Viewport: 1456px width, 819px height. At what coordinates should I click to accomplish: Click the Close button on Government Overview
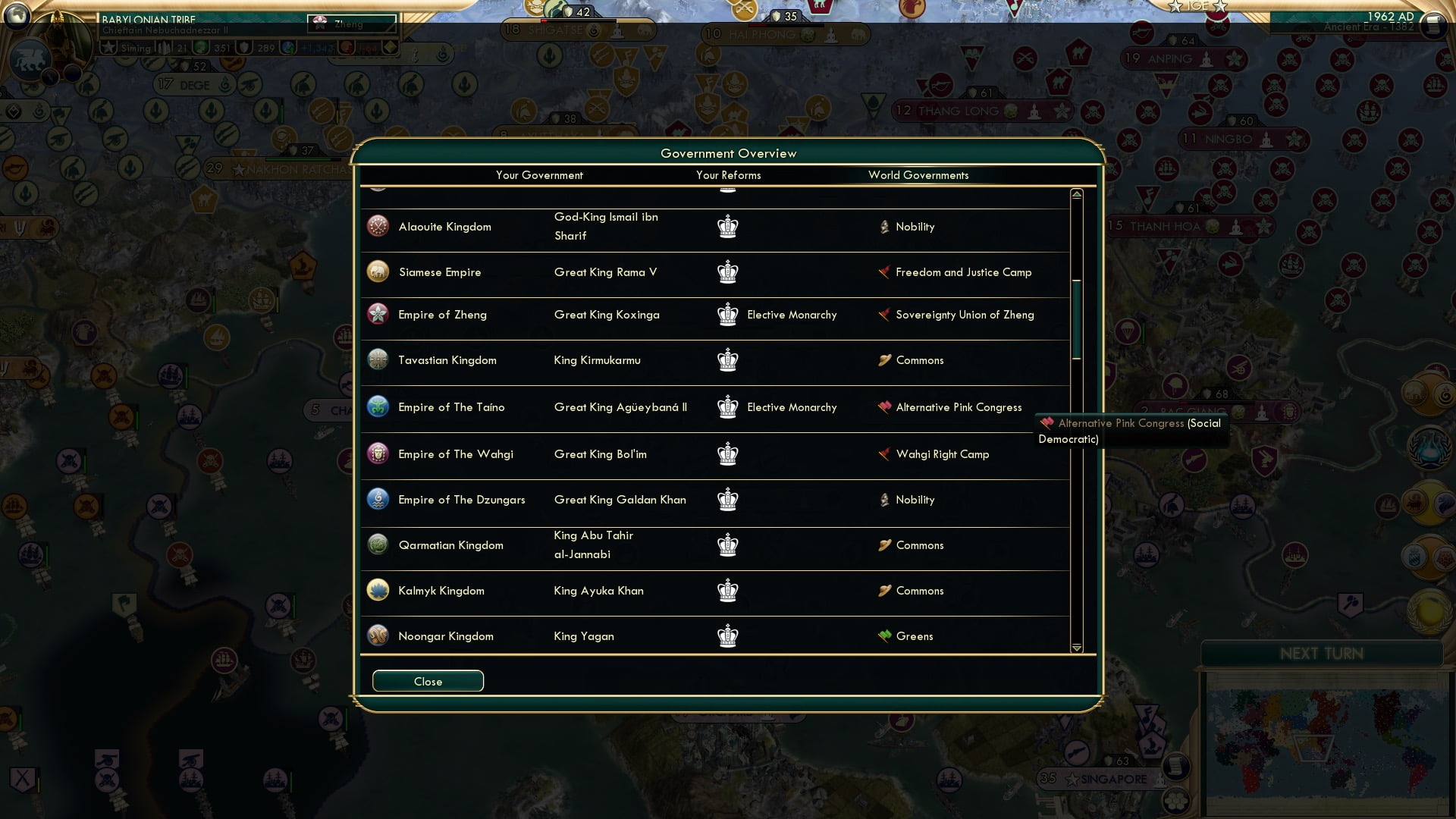click(427, 681)
